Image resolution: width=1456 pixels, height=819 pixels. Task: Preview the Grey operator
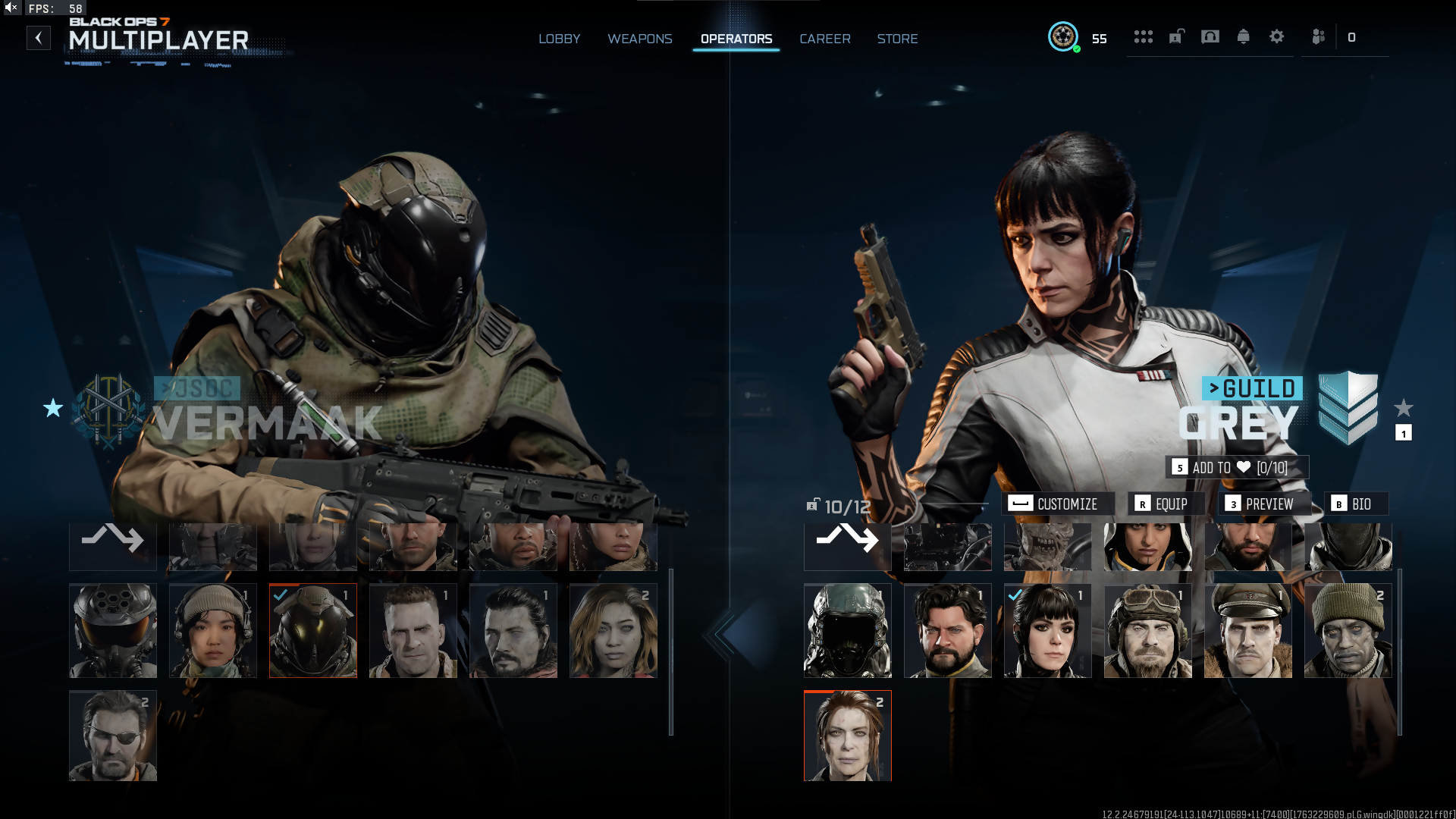(1260, 504)
